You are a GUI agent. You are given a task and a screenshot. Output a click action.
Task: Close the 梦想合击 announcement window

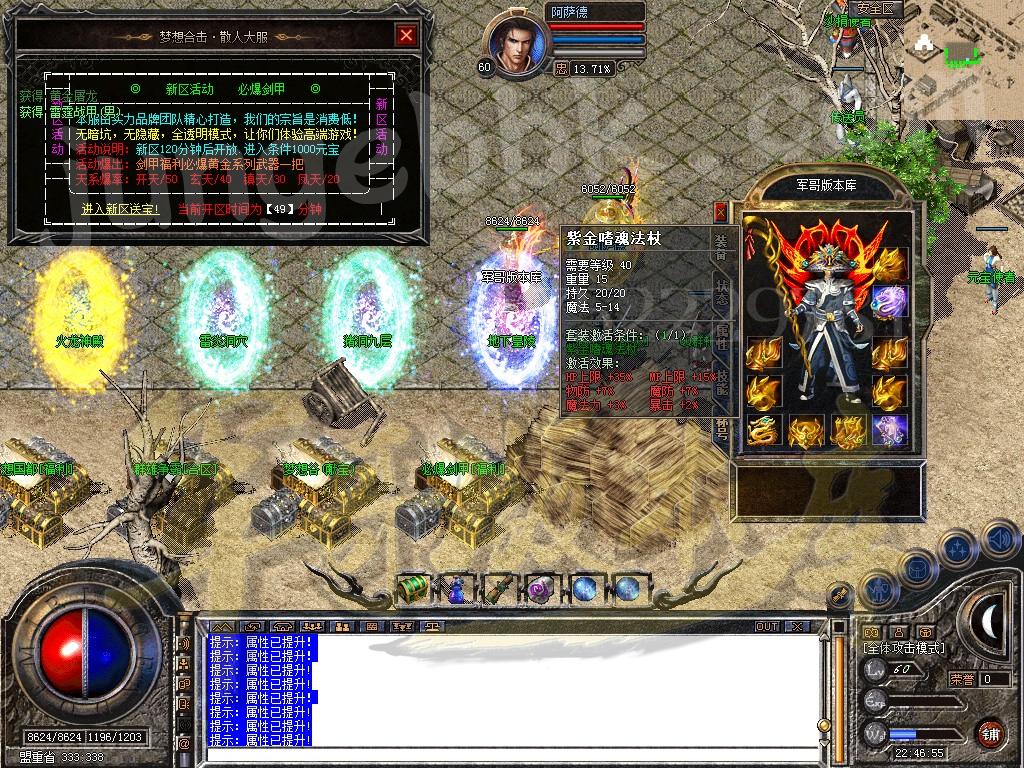[406, 36]
